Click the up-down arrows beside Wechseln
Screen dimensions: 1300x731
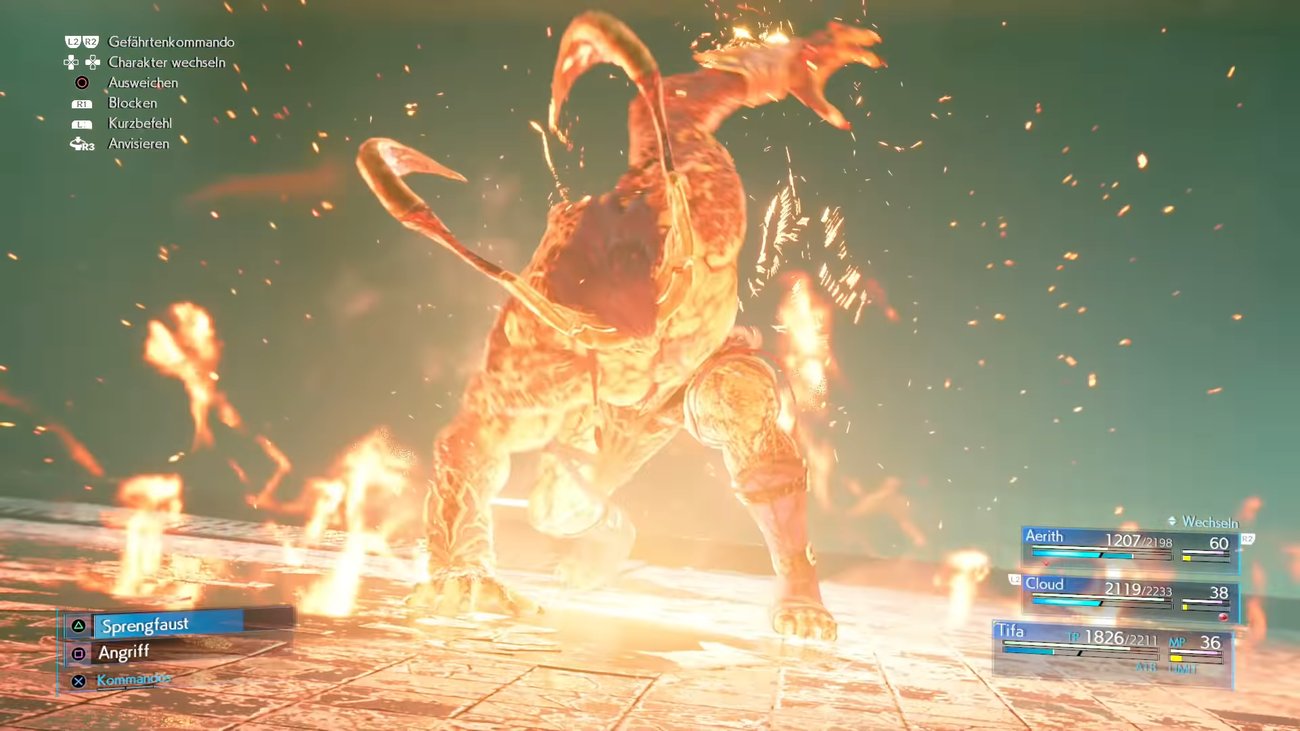pyautogui.click(x=1172, y=522)
